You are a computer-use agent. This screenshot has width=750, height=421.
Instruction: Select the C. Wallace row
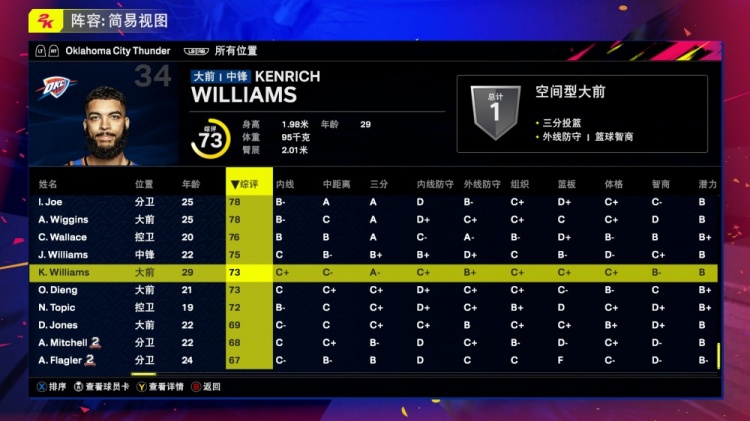pos(62,237)
